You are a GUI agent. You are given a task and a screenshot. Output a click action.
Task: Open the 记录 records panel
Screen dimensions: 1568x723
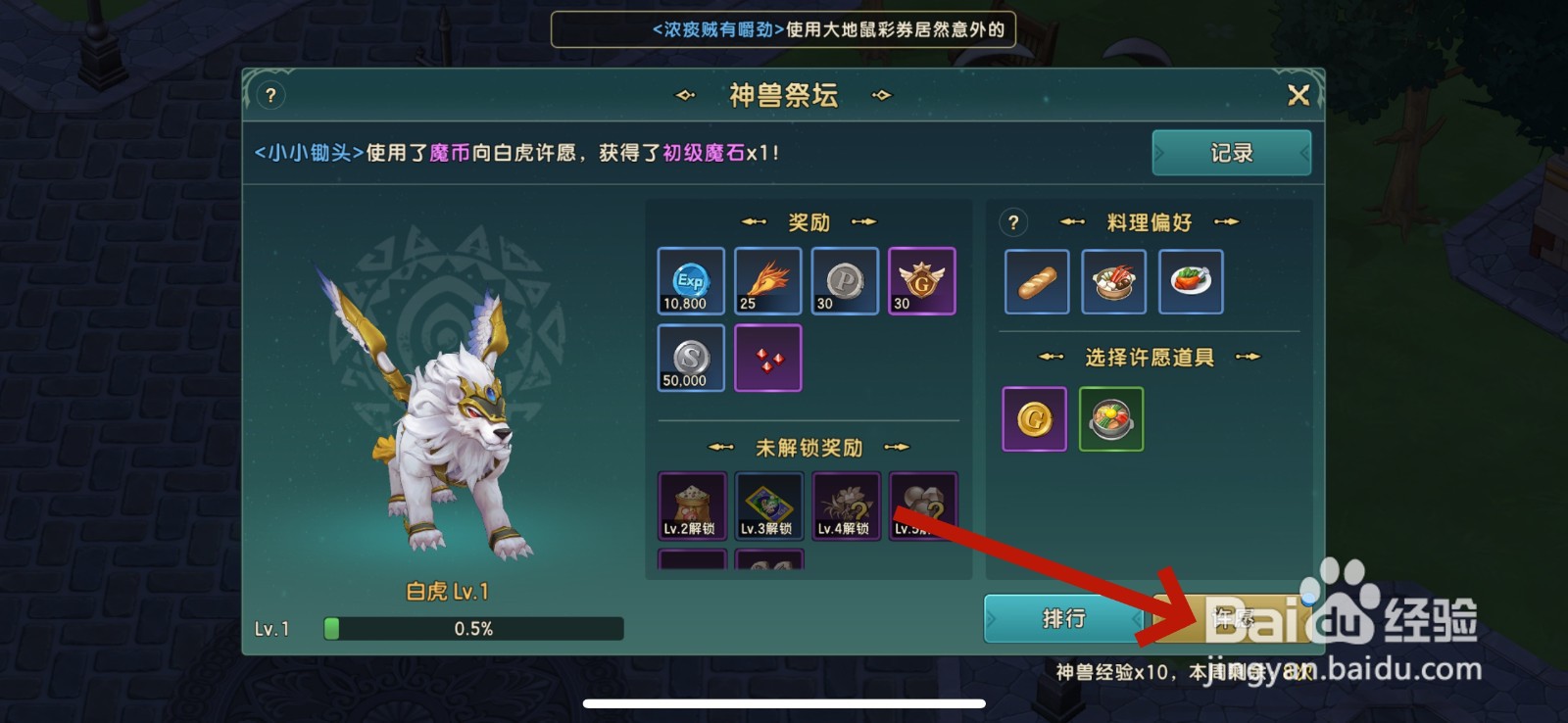pyautogui.click(x=1231, y=153)
